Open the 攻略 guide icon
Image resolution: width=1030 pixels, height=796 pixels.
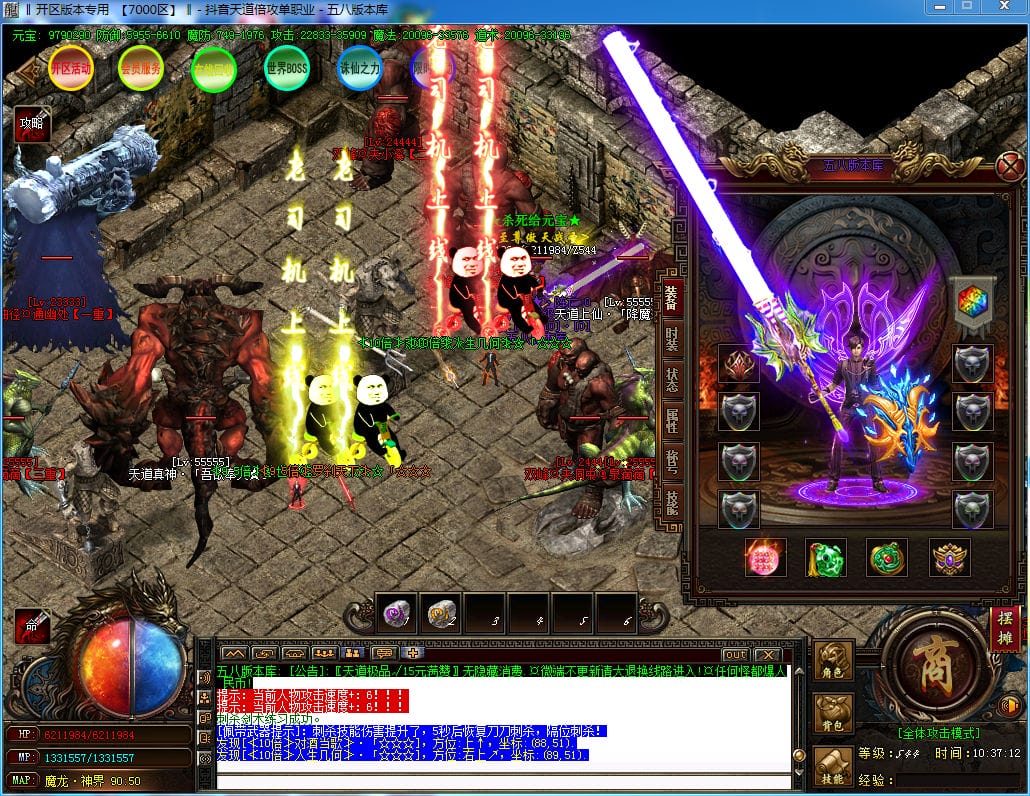tap(31, 124)
